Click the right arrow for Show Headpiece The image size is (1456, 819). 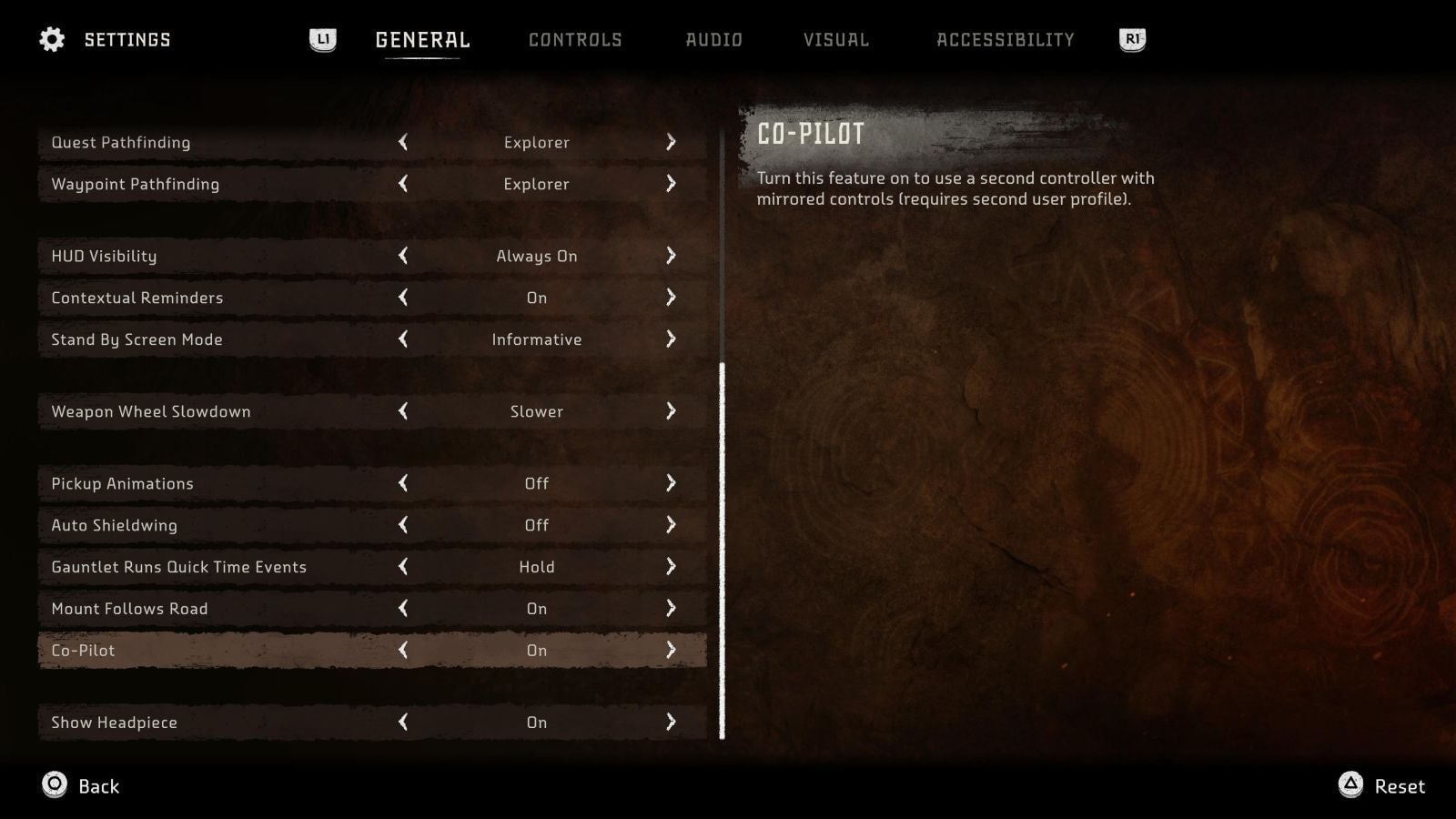coord(672,722)
